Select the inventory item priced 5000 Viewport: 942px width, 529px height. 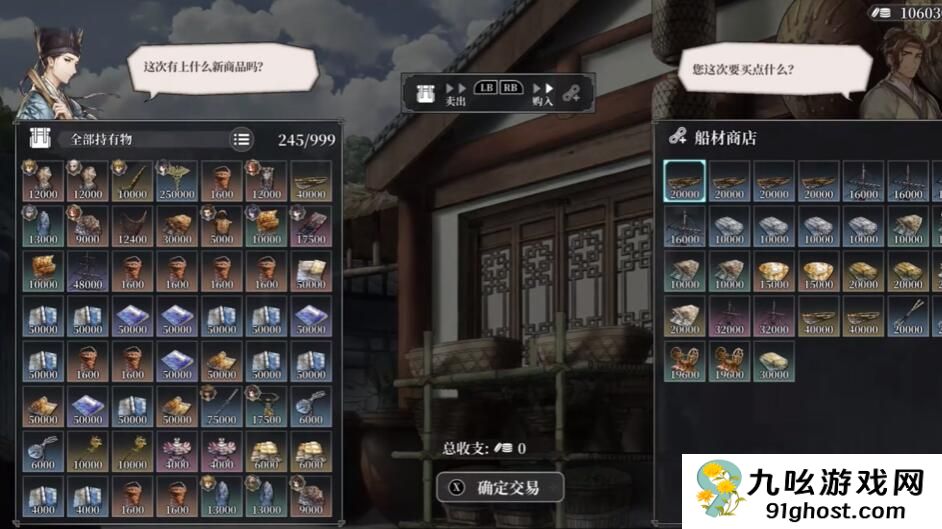click(221, 226)
